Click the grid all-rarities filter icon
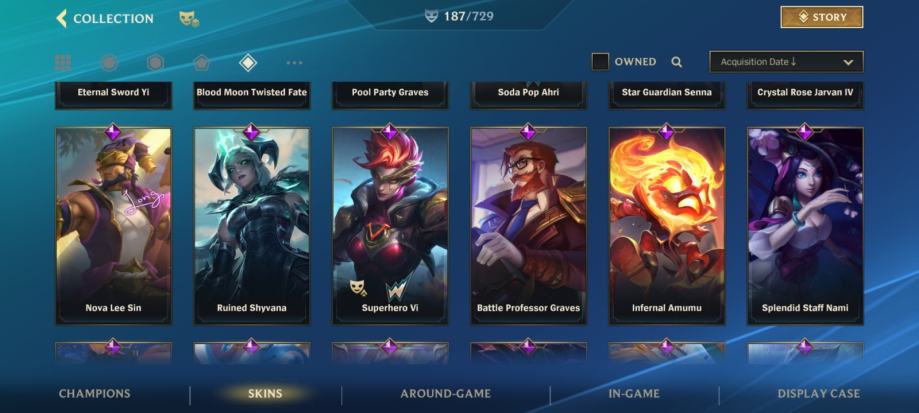 63,63
